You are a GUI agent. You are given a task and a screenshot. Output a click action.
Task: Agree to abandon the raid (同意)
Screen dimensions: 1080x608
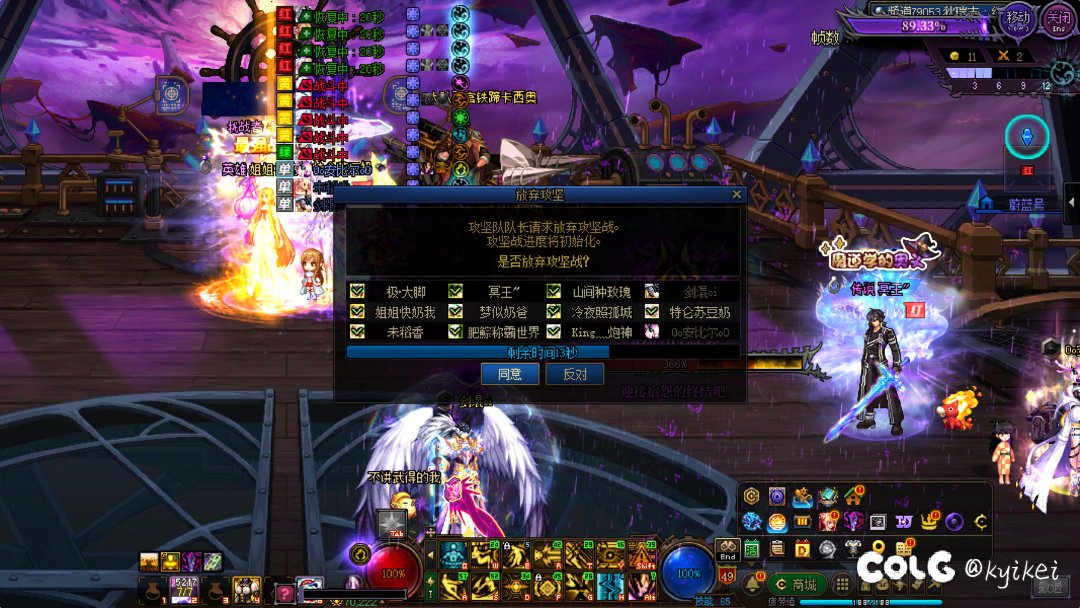[510, 374]
